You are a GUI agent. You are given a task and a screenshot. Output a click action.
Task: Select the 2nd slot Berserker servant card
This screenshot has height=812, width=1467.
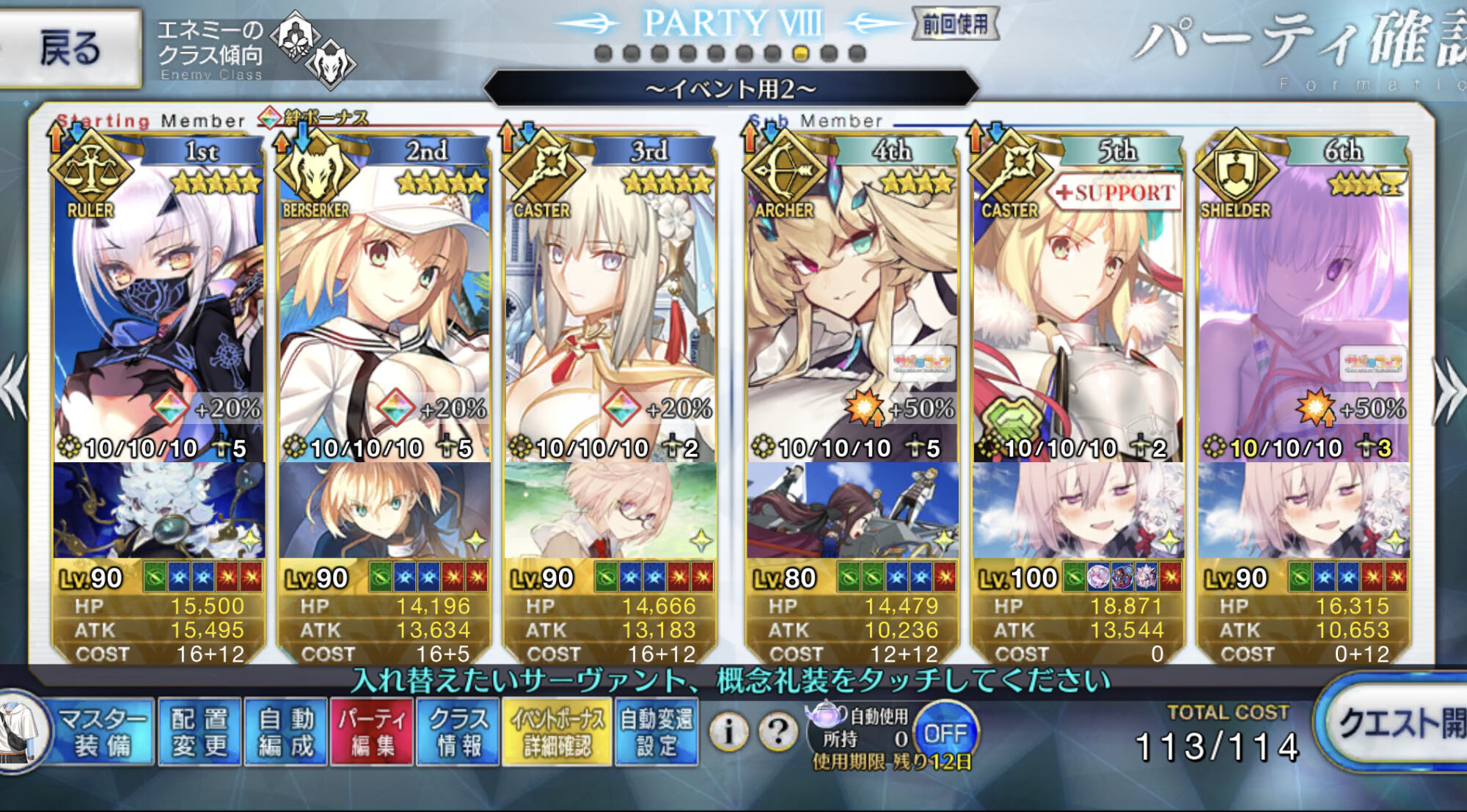(384, 308)
